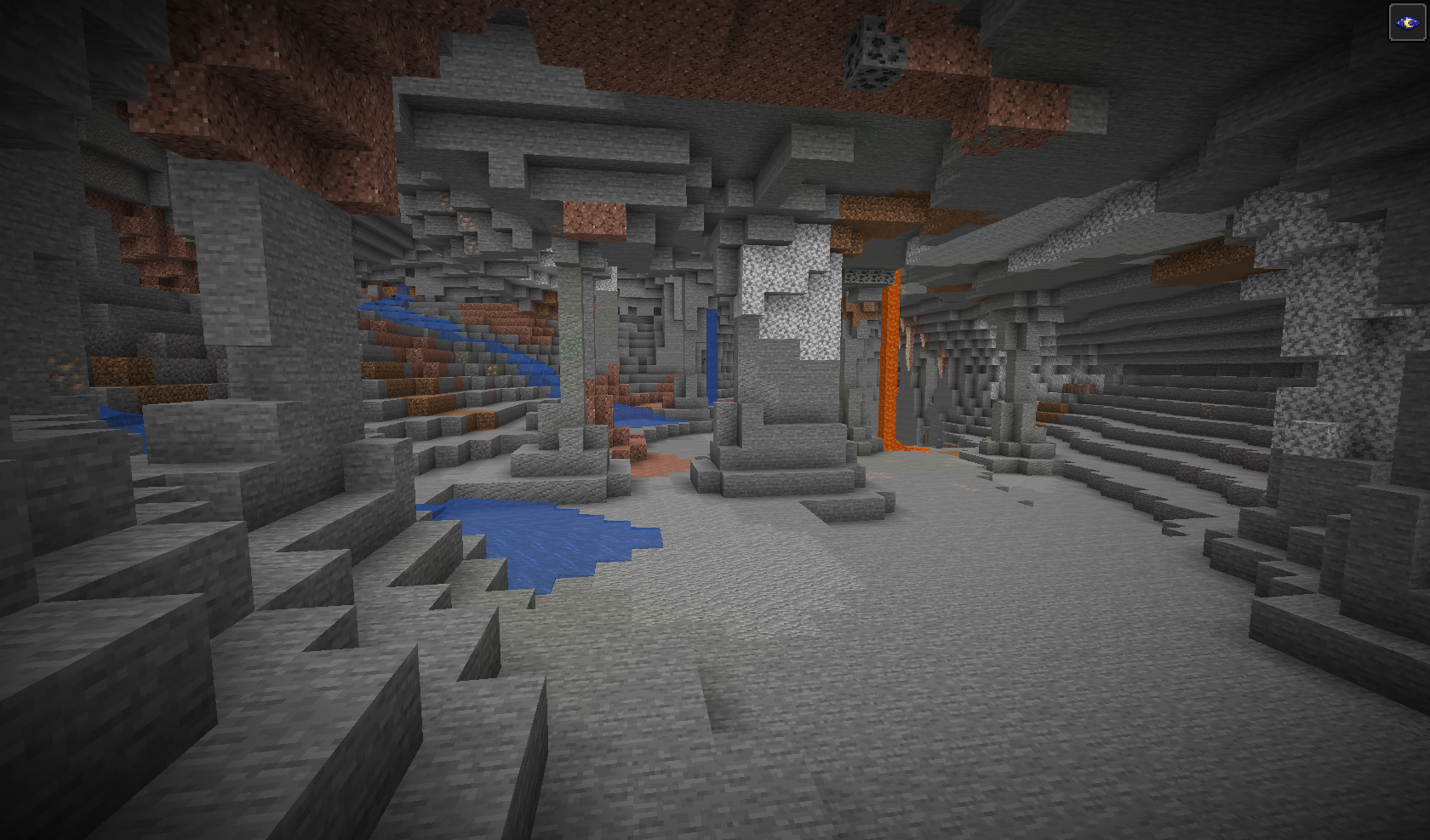1430x840 pixels.
Task: Click the Night Vision status effect icon
Action: click(x=1406, y=22)
